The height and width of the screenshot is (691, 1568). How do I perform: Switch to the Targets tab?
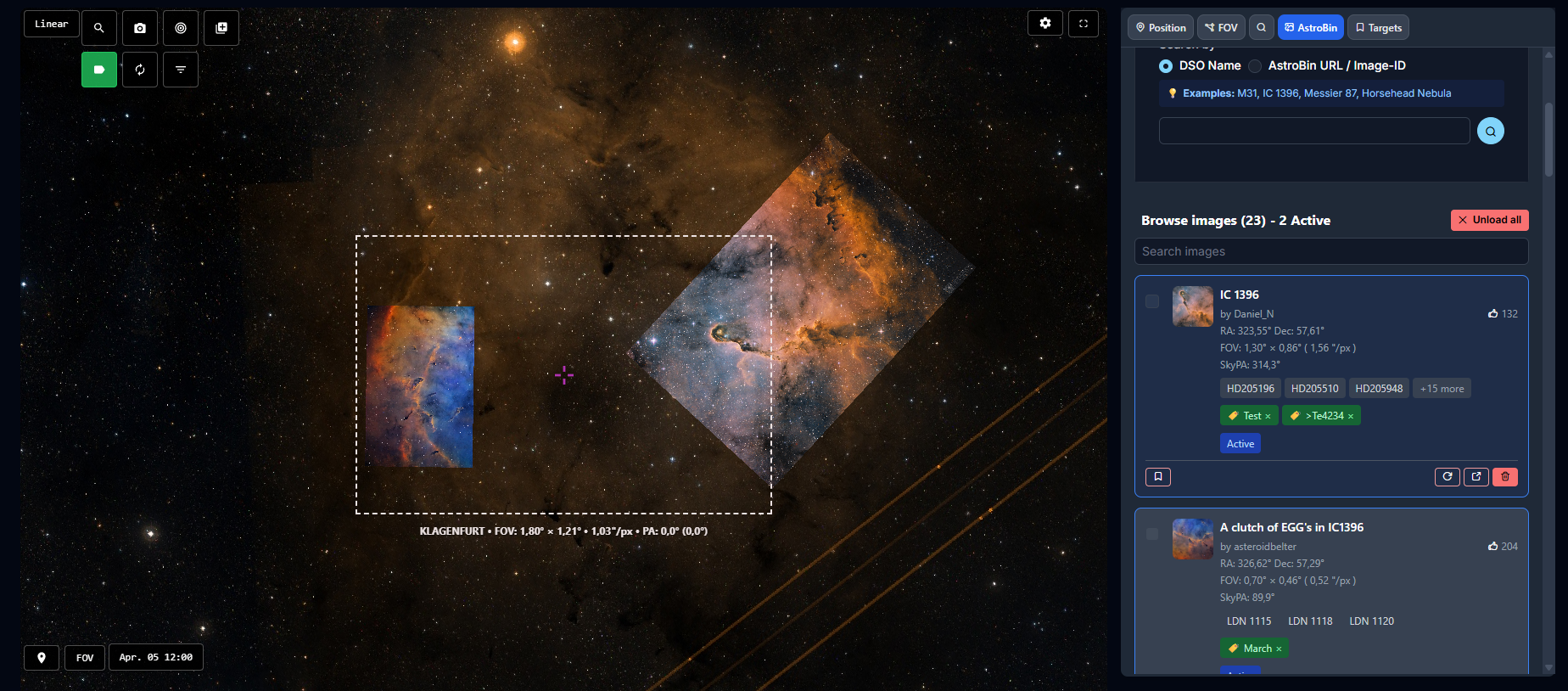[x=1377, y=26]
